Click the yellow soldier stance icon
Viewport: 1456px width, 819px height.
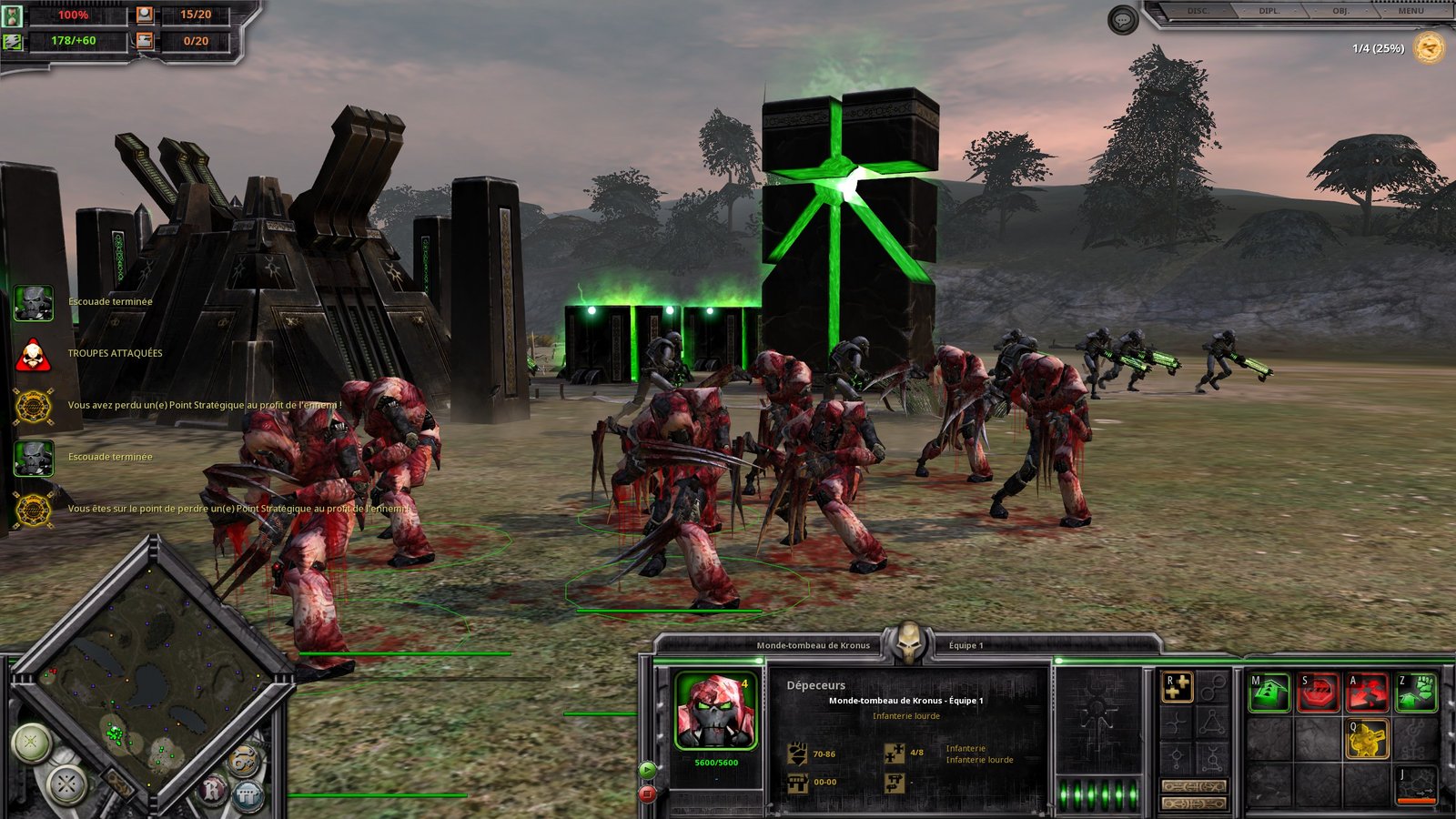(x=1367, y=739)
